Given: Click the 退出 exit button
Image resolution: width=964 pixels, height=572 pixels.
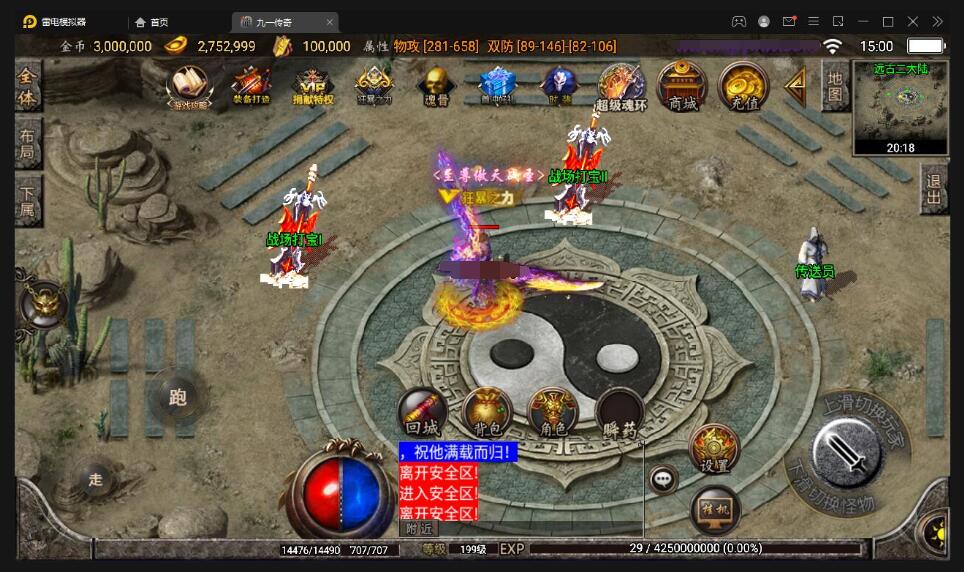Looking at the screenshot, I should 934,189.
